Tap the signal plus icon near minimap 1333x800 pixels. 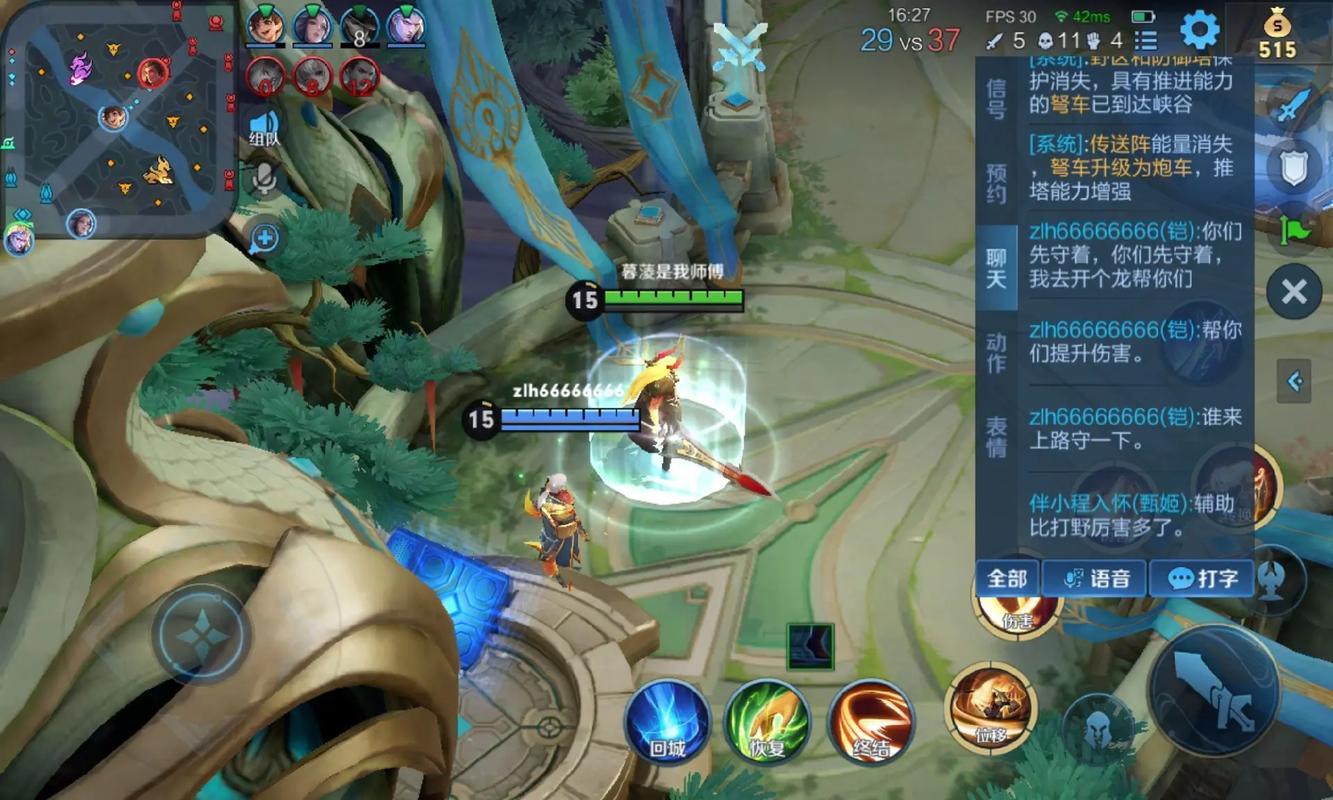(x=263, y=239)
